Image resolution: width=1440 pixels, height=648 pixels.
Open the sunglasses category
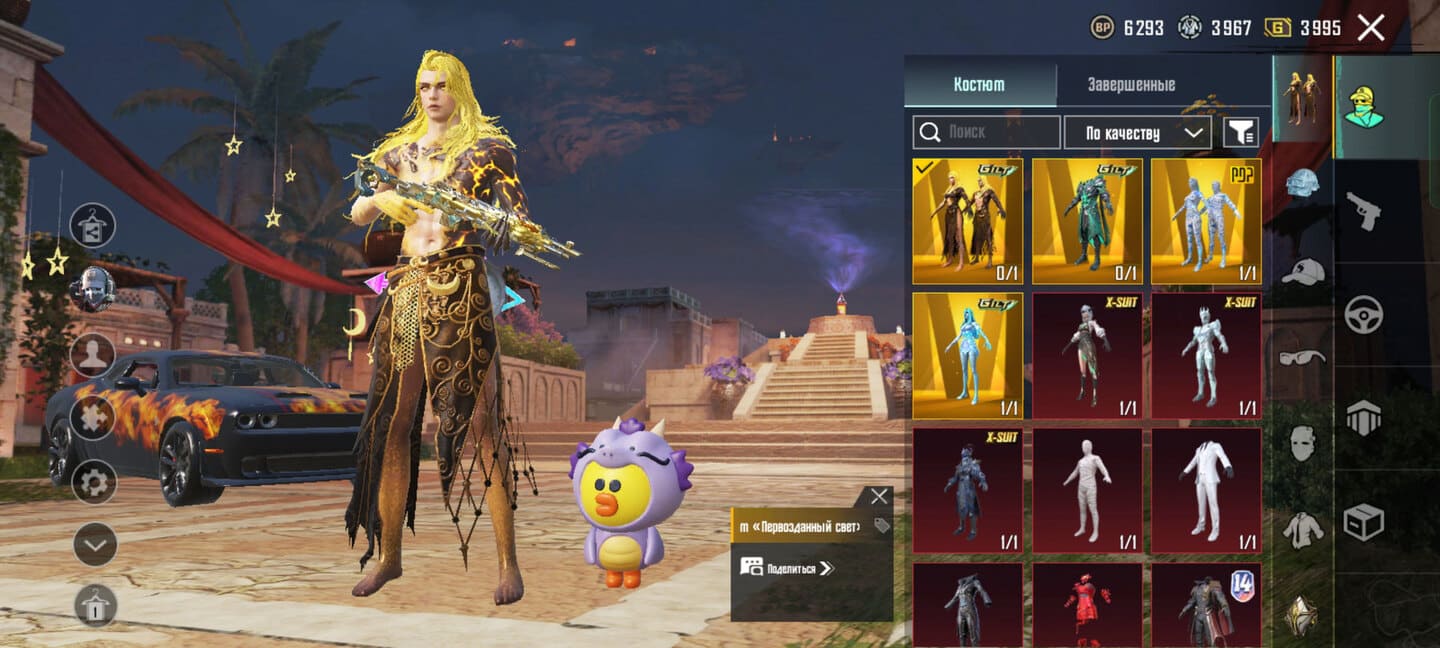(x=1303, y=356)
